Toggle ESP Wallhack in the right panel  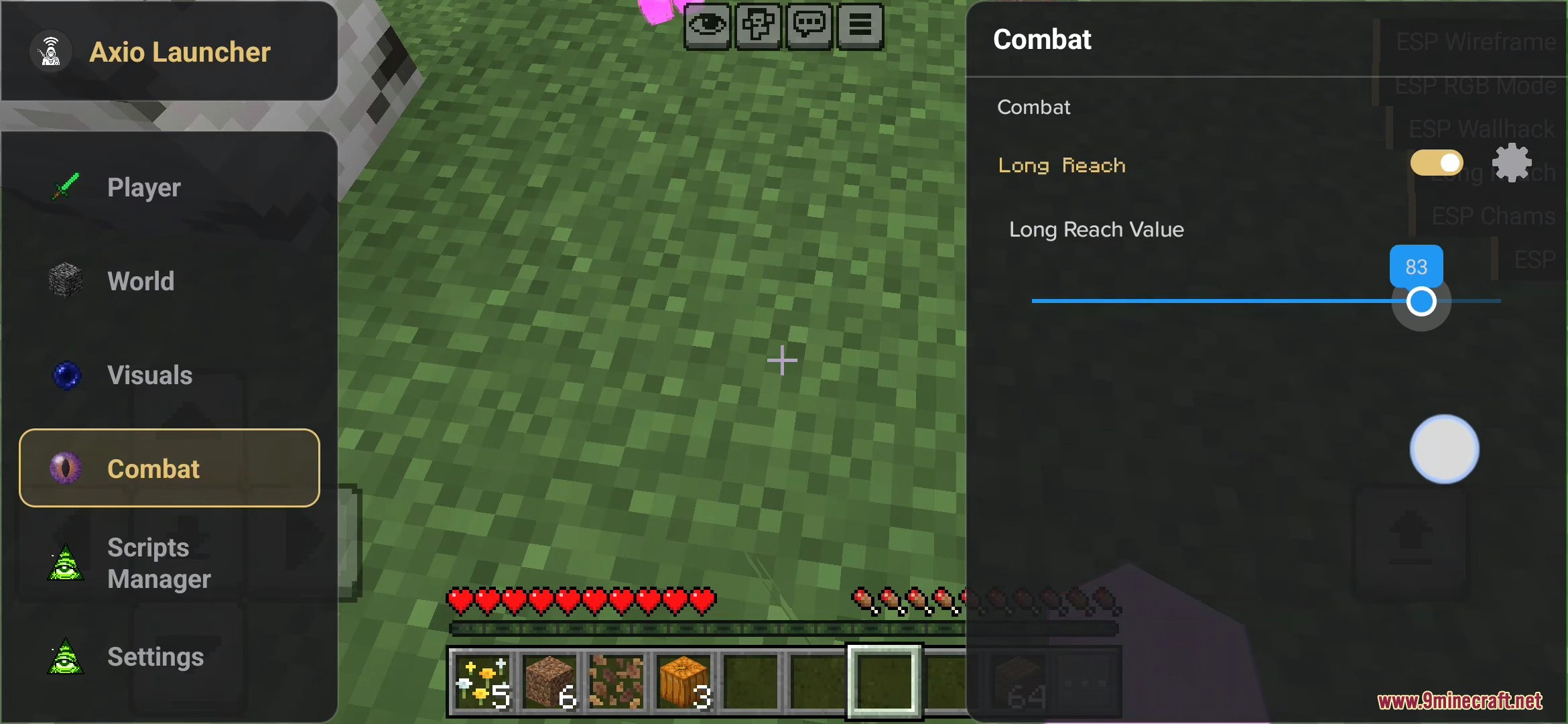pos(1481,128)
